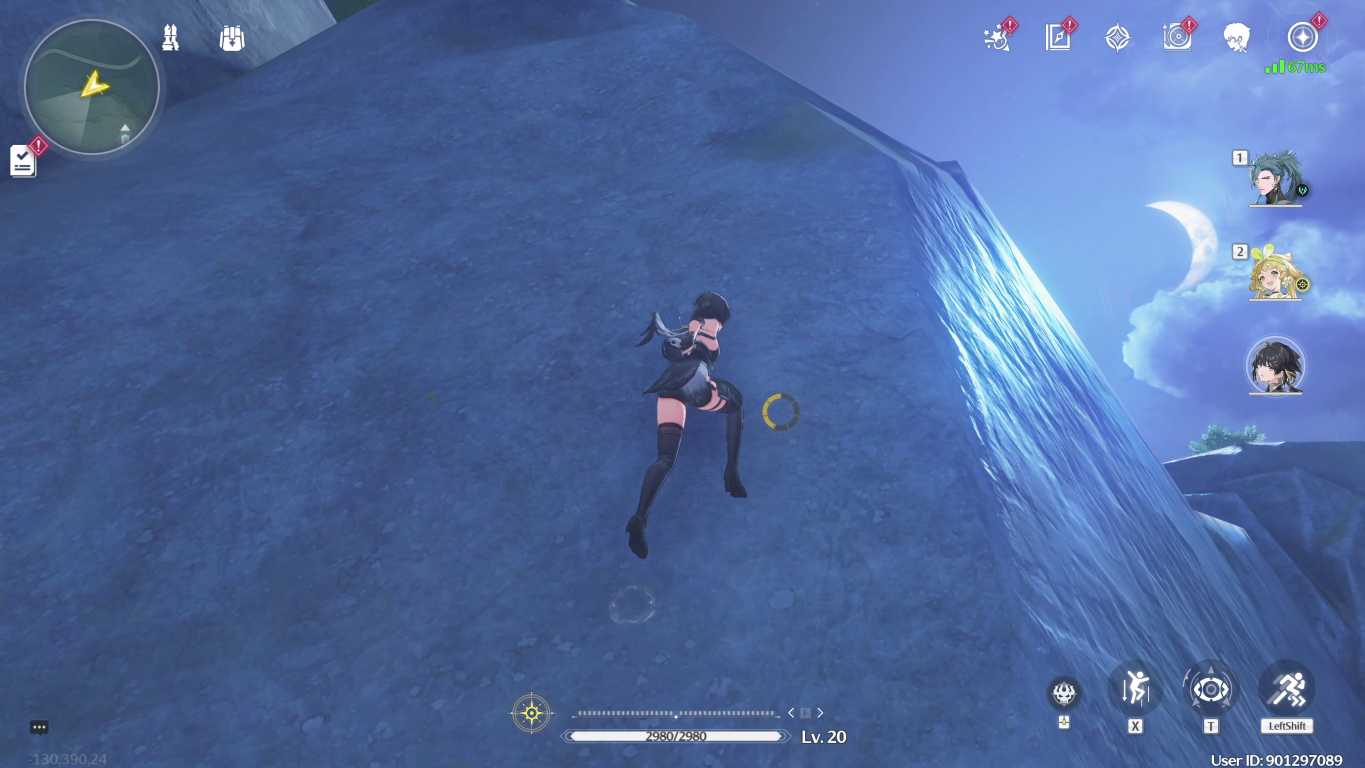Viewport: 1365px width, 768px height.
Task: Open the backpack inventory icon
Action: click(232, 37)
